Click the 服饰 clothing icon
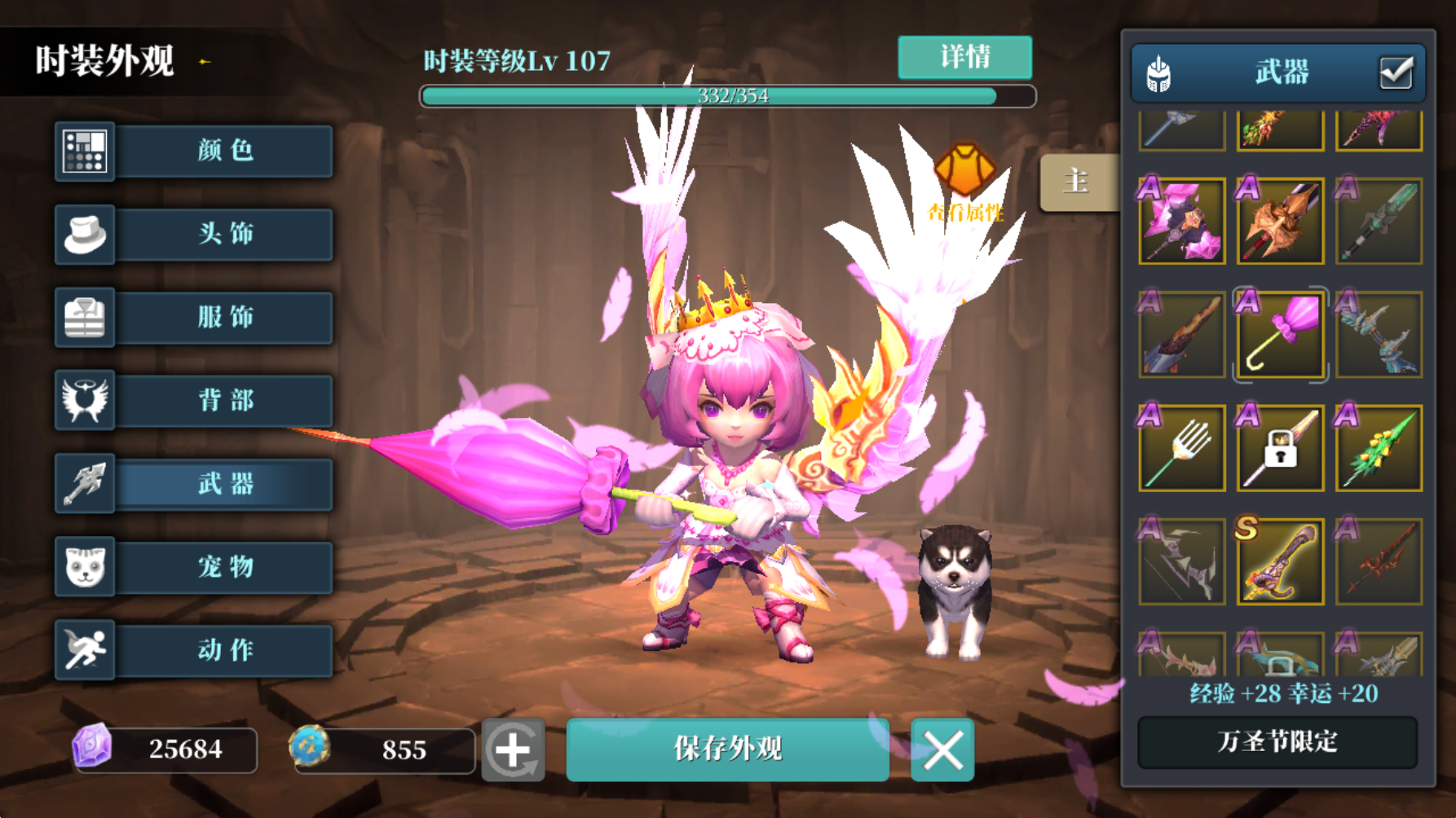 point(85,318)
